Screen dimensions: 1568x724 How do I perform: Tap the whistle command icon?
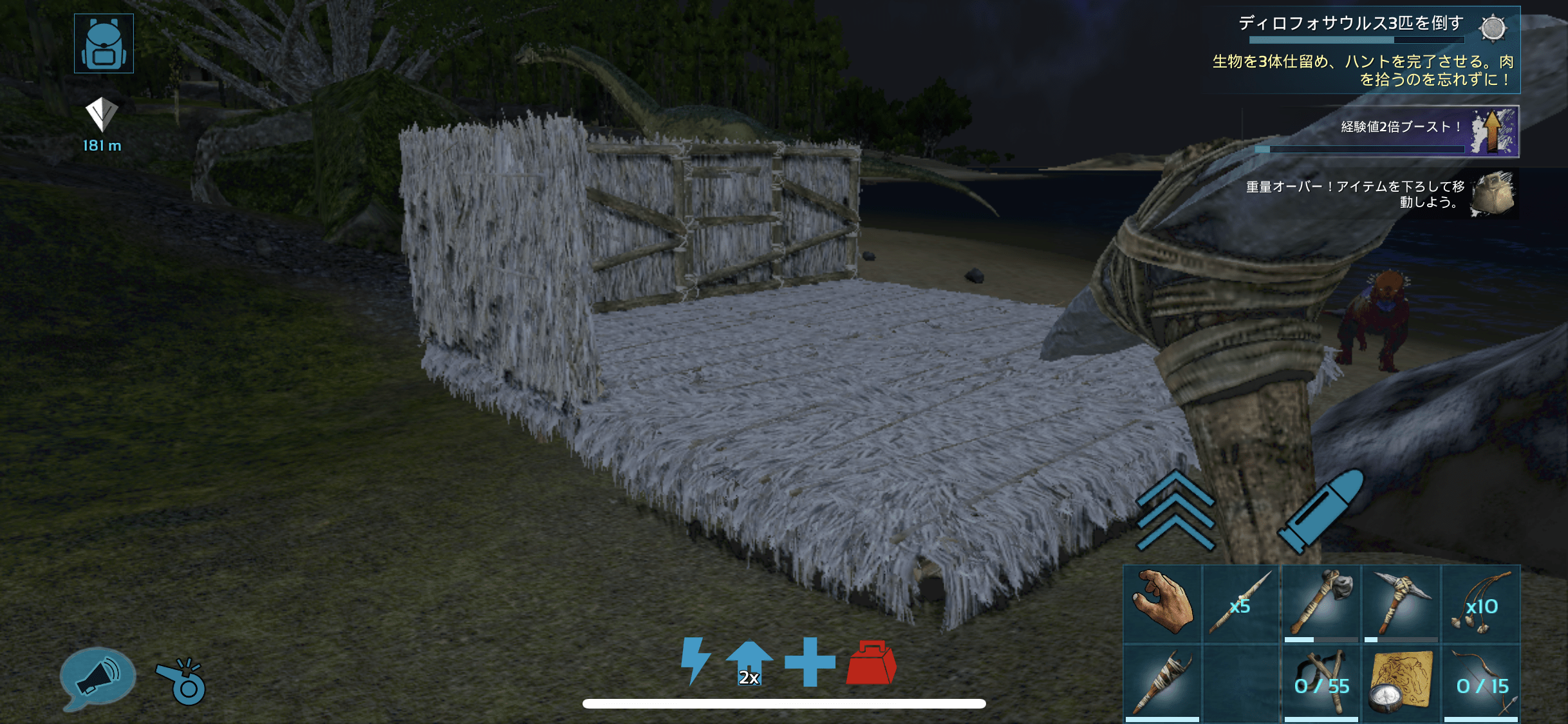coord(182,681)
